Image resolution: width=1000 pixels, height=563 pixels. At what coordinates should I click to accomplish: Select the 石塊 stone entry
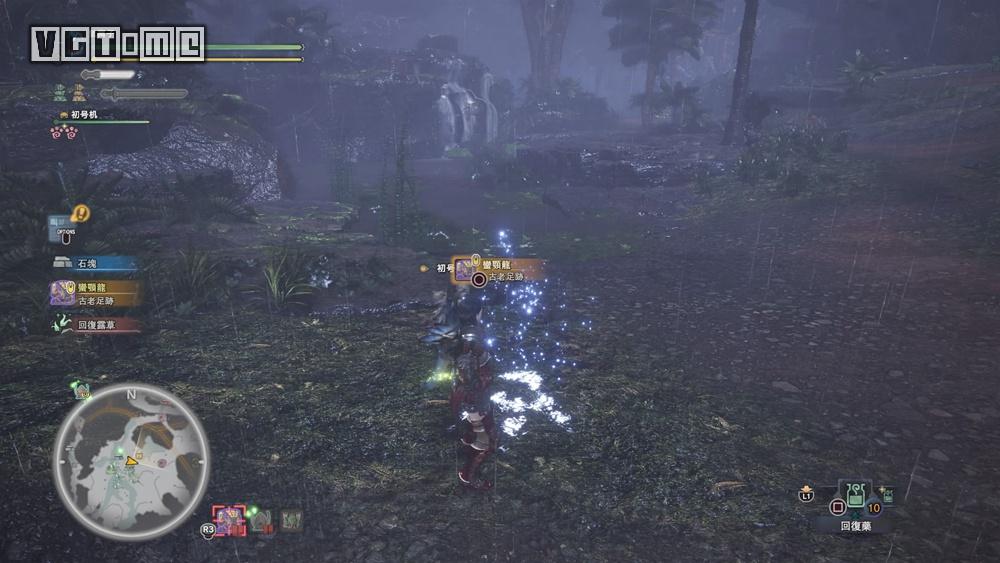coord(94,264)
